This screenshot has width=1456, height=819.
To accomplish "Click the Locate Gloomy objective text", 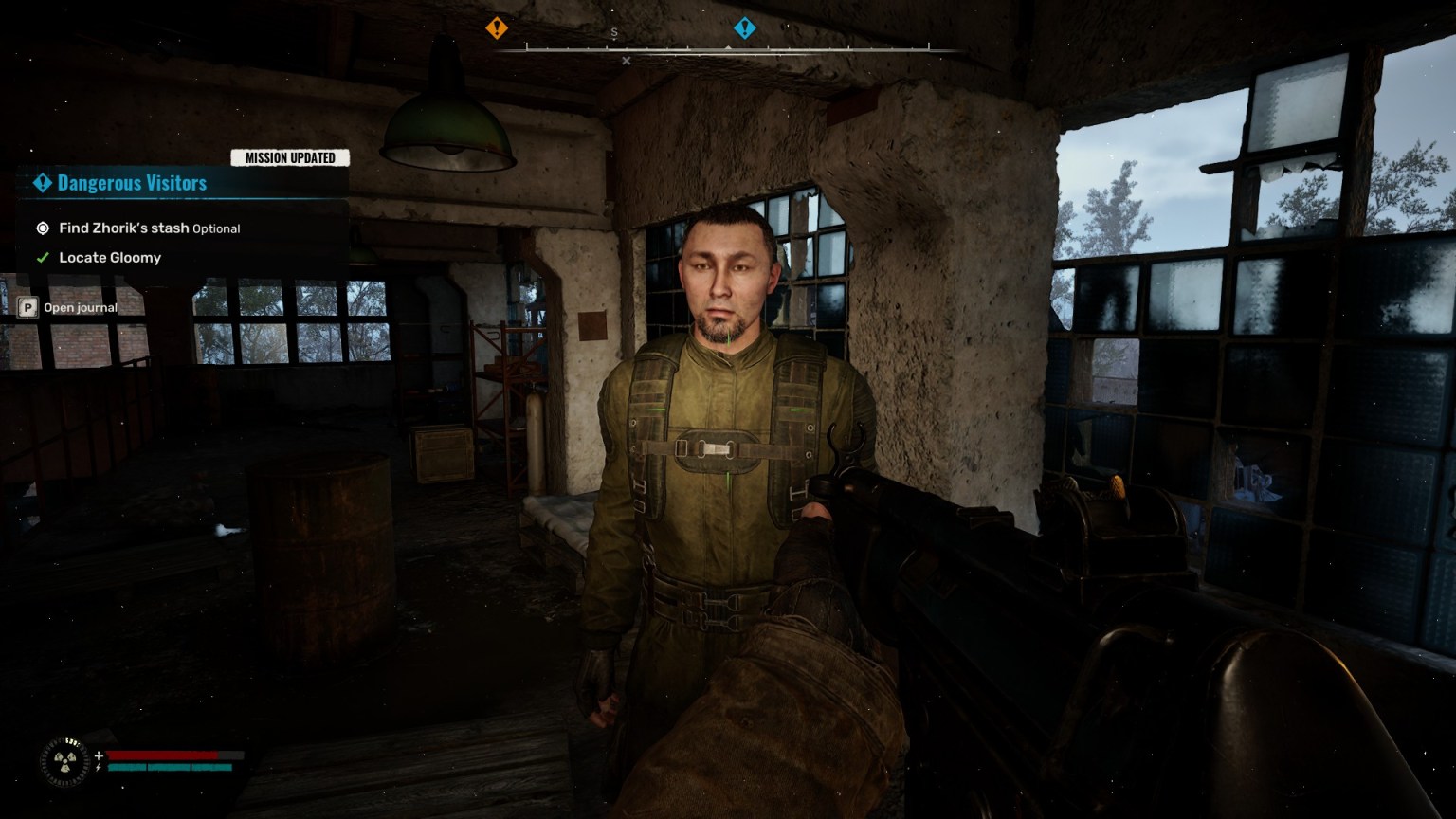I will [109, 257].
